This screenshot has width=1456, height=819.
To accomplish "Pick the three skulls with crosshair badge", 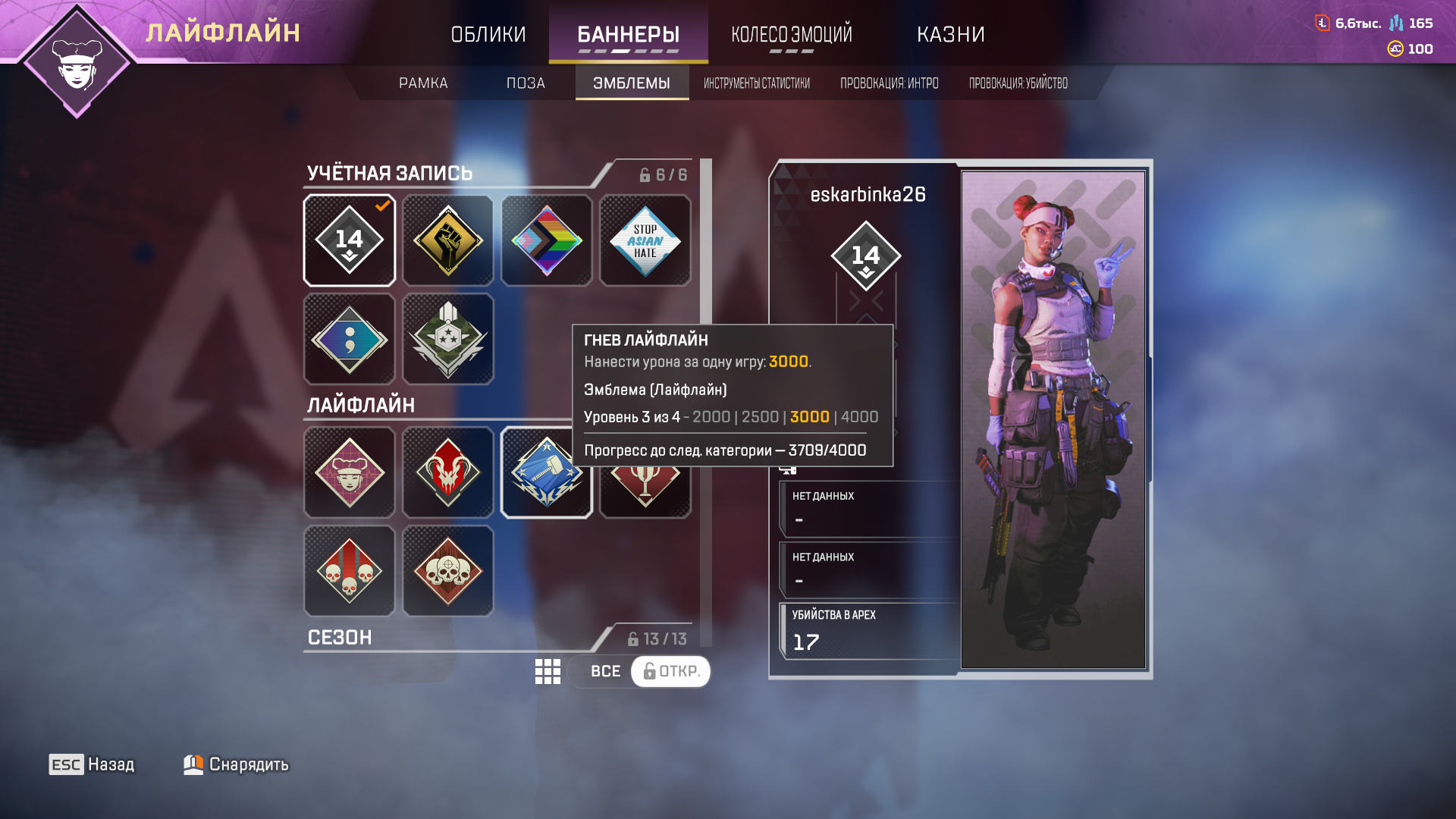I will [448, 571].
